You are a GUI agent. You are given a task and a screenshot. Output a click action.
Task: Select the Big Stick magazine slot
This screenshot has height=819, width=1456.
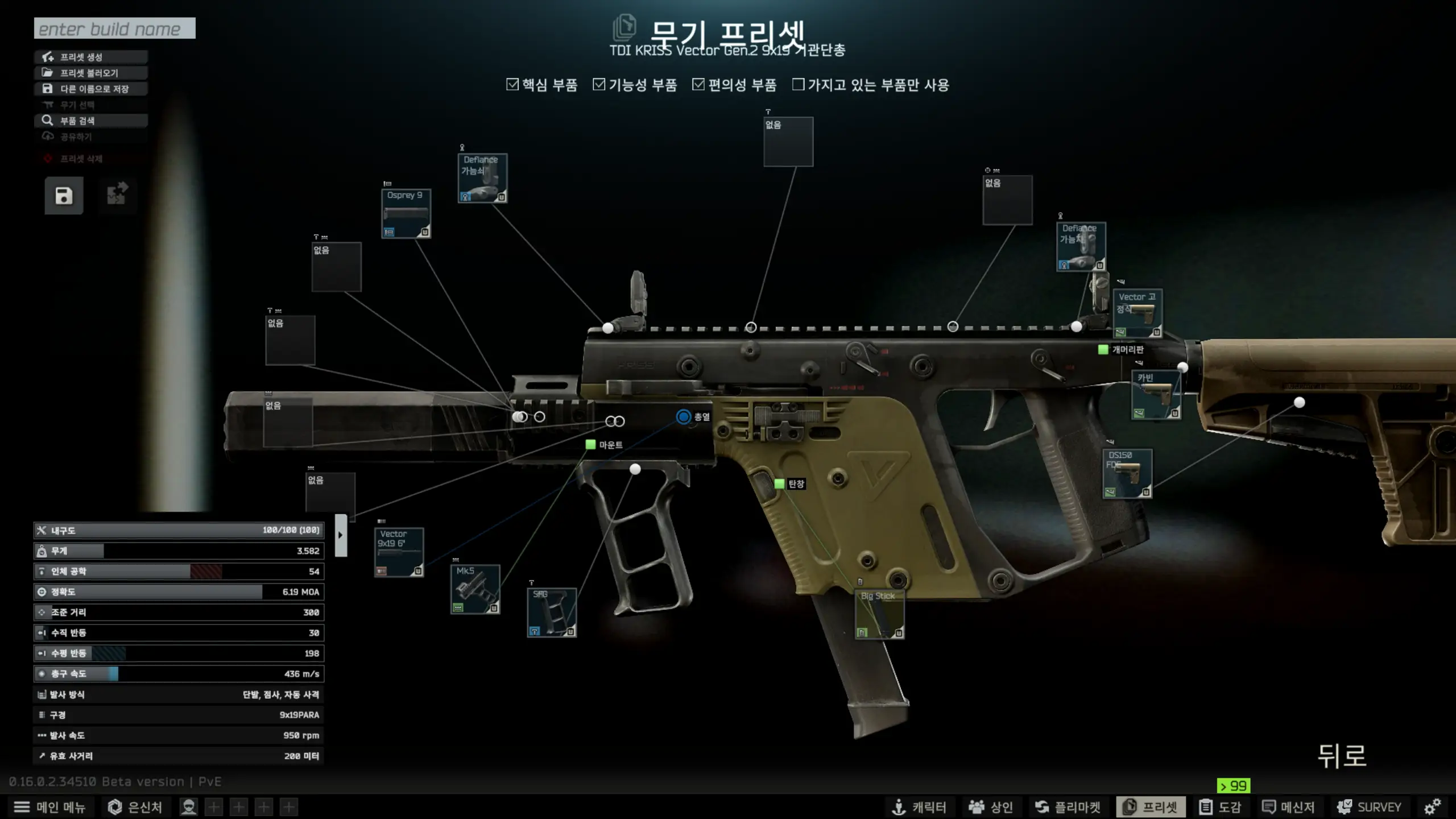click(879, 614)
